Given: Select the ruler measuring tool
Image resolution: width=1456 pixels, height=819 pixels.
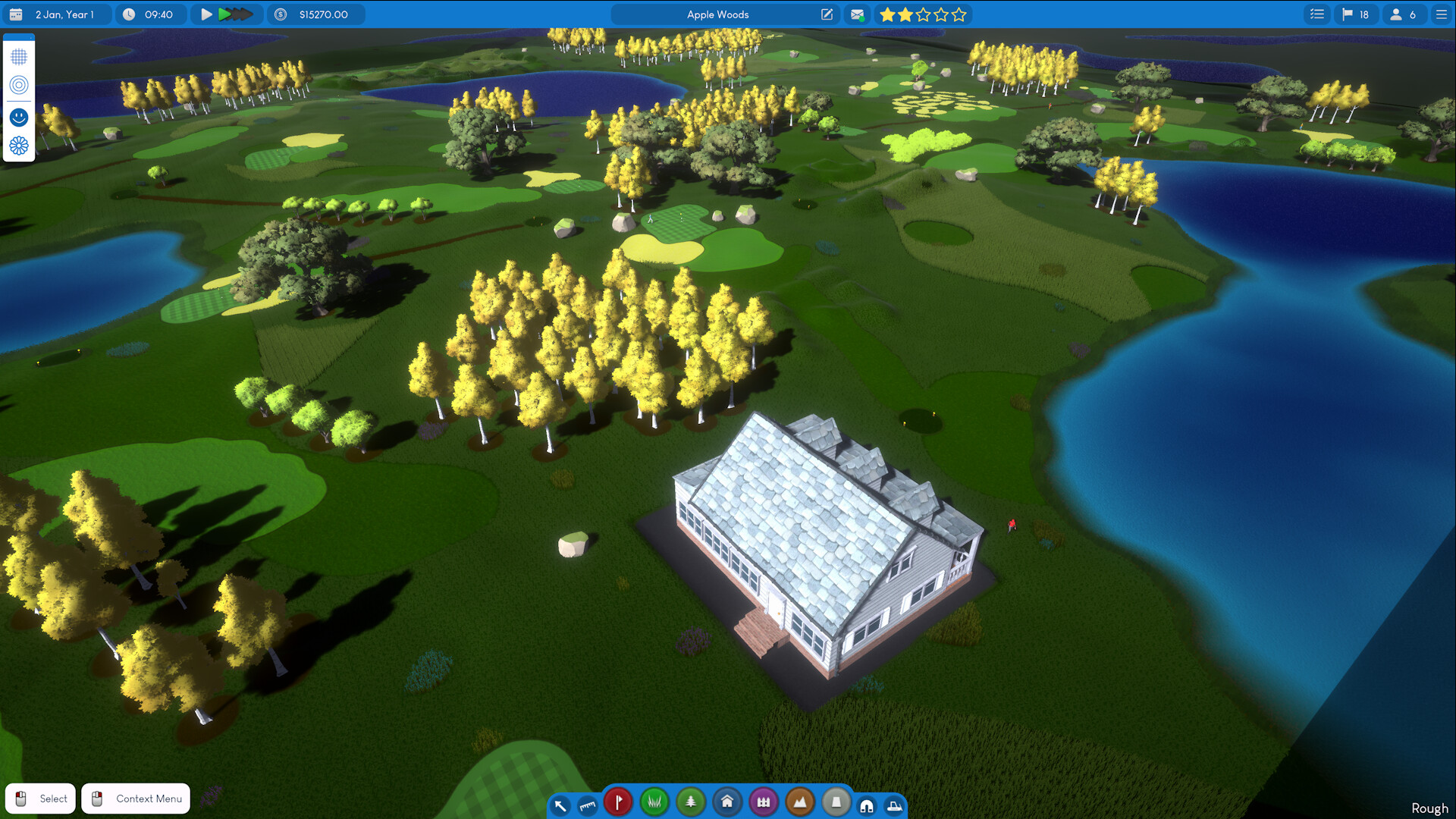Looking at the screenshot, I should tap(588, 804).
